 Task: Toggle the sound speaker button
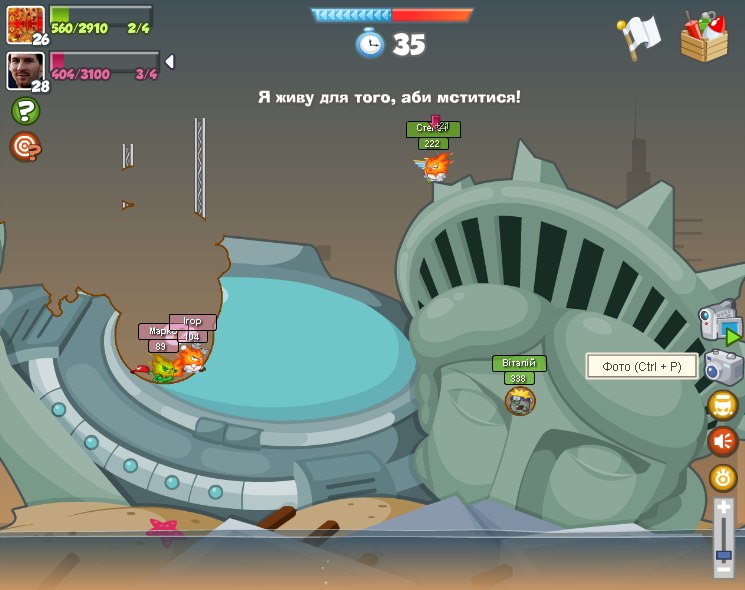pyautogui.click(x=723, y=441)
